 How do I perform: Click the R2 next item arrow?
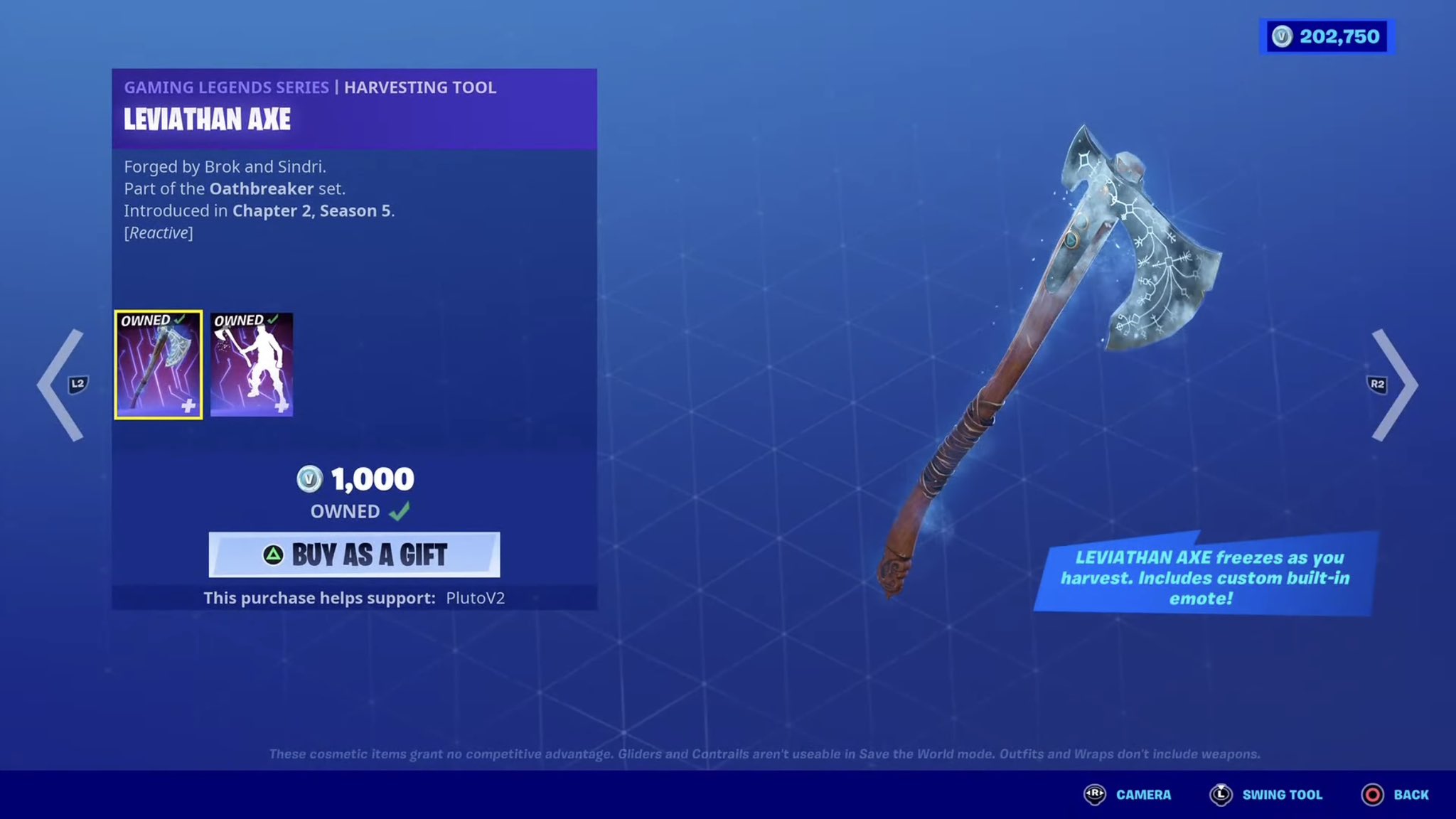pos(1388,385)
